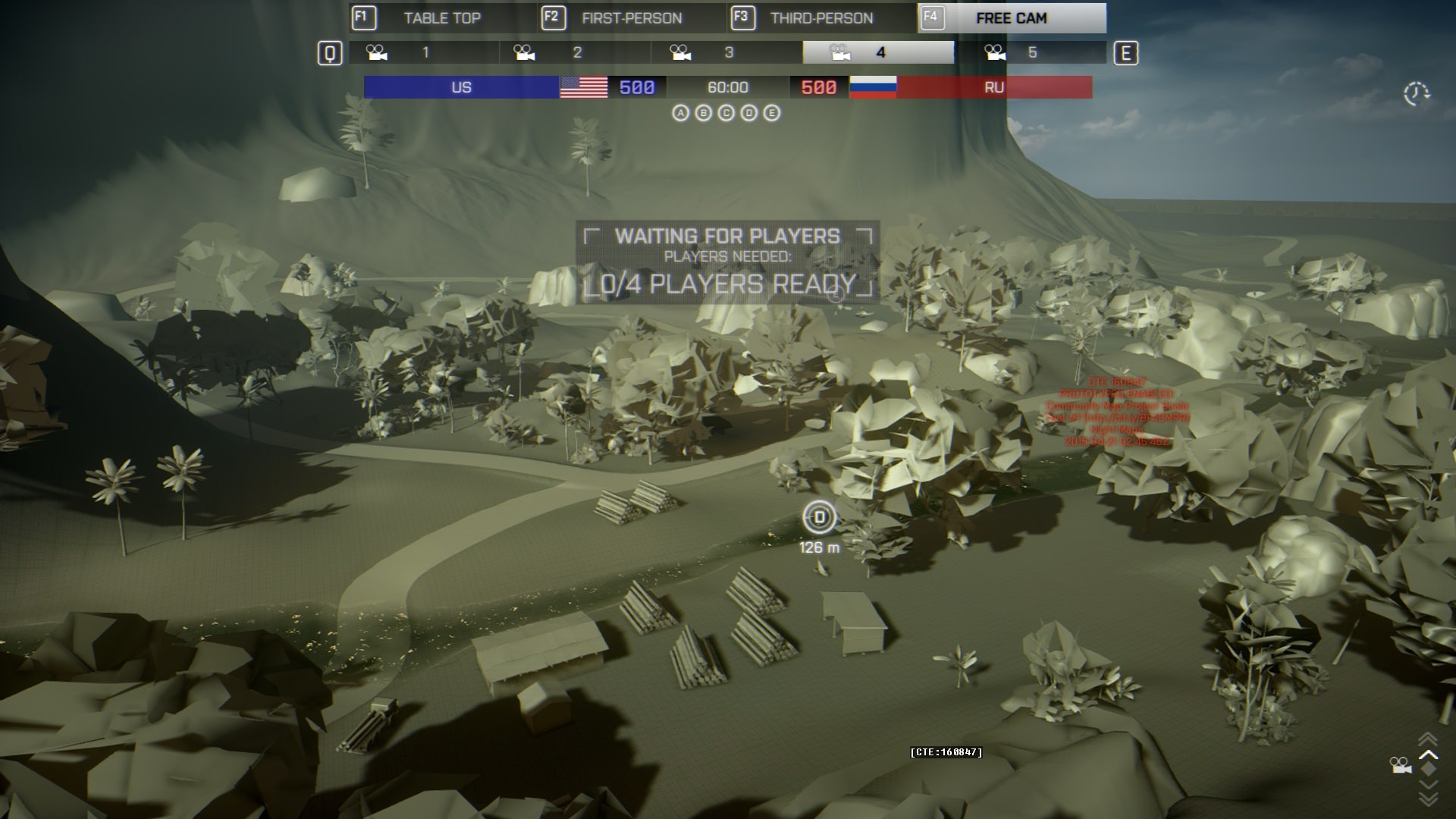Viewport: 1456px width, 819px height.
Task: Choose objective E indicator under the timer
Action: click(772, 113)
